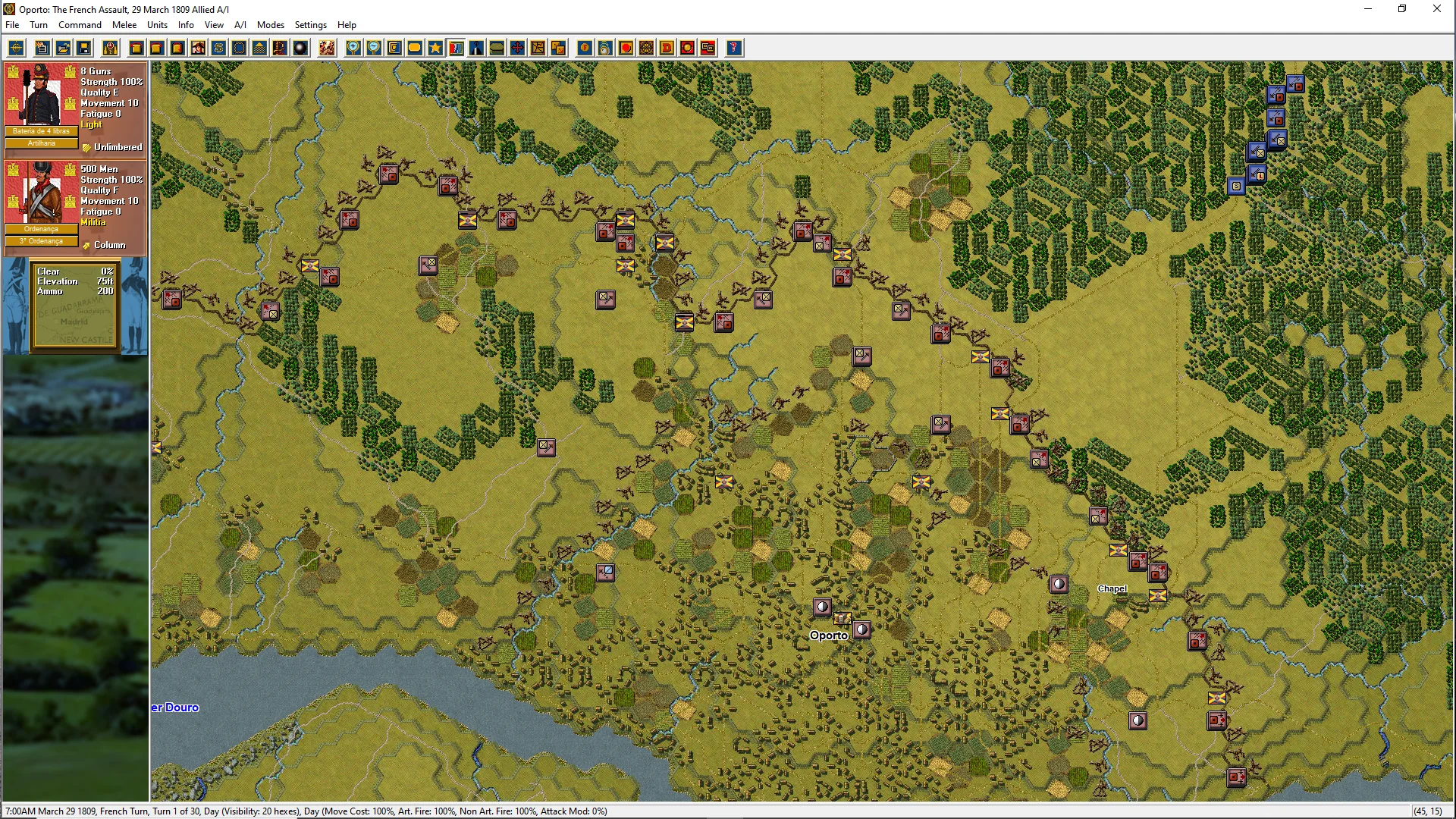Click the magnifier minus zoom-out button
The height and width of the screenshot is (819, 1456).
374,49
